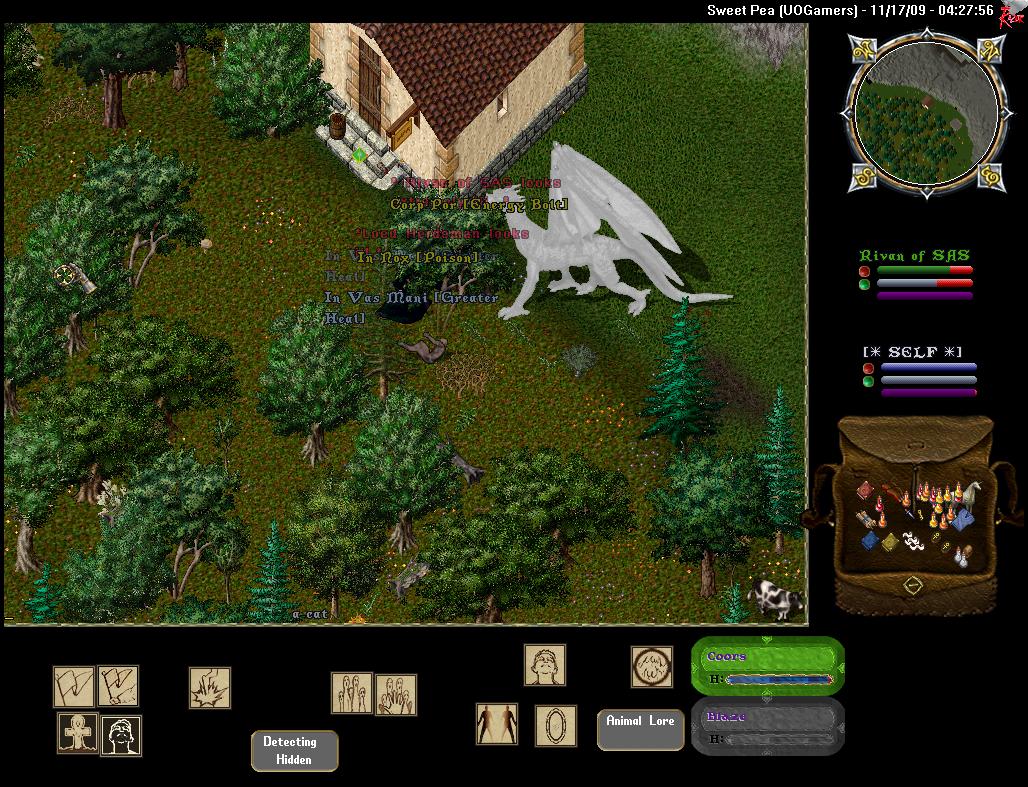Target the Rivan of SAS status bar
1028x787 pixels.
pos(915,274)
